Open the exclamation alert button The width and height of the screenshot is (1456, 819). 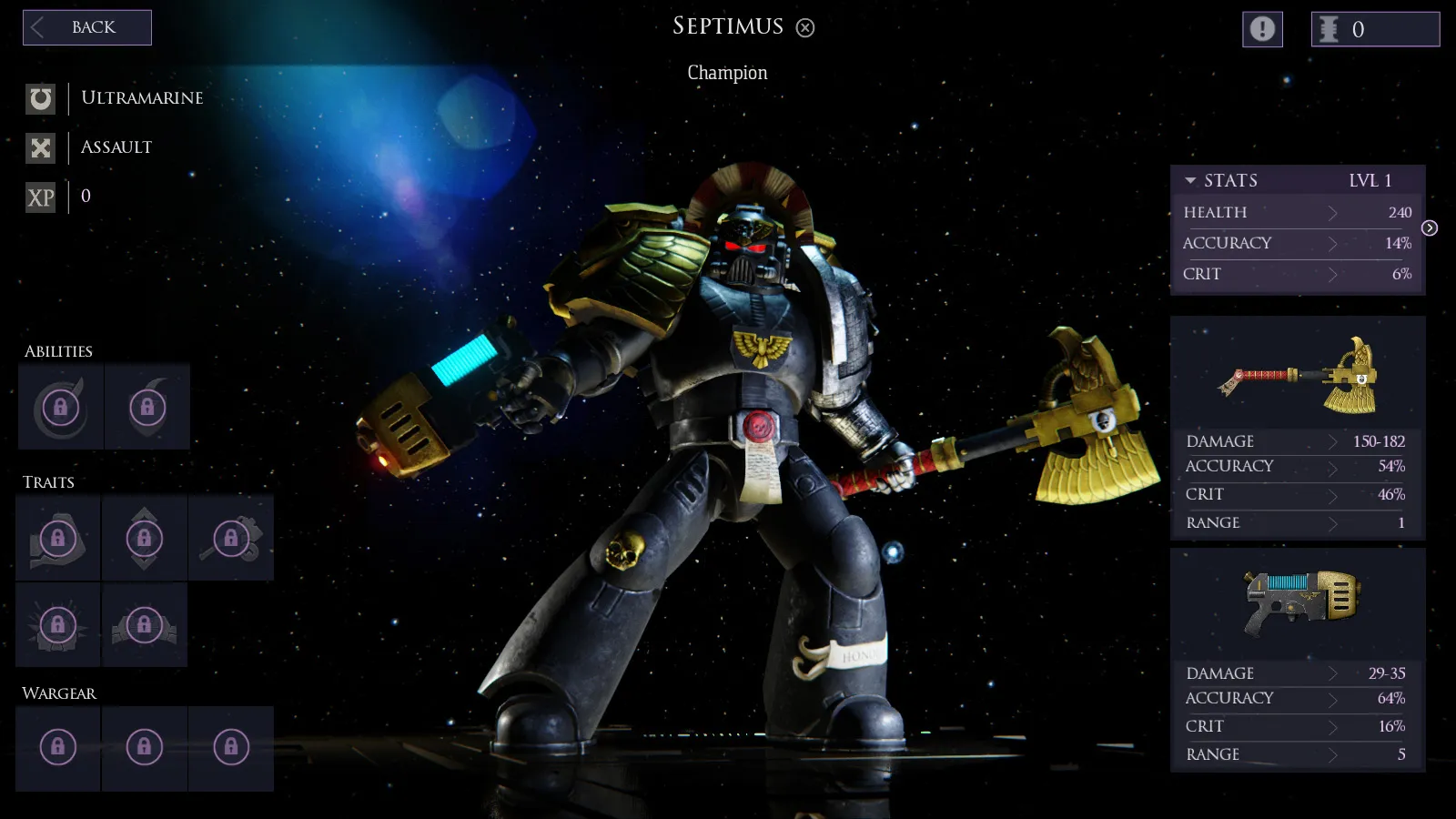coord(1262,29)
